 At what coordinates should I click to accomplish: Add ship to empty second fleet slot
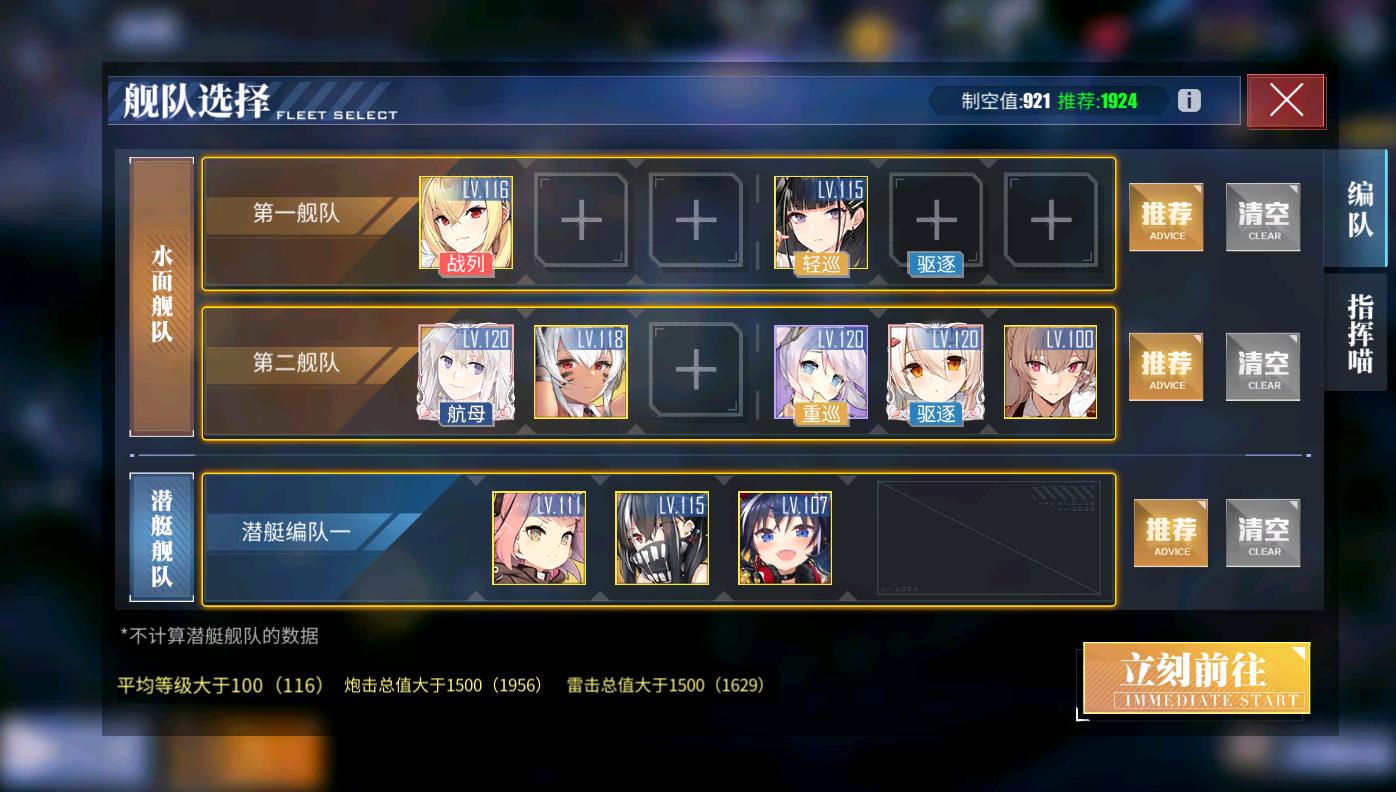click(695, 371)
